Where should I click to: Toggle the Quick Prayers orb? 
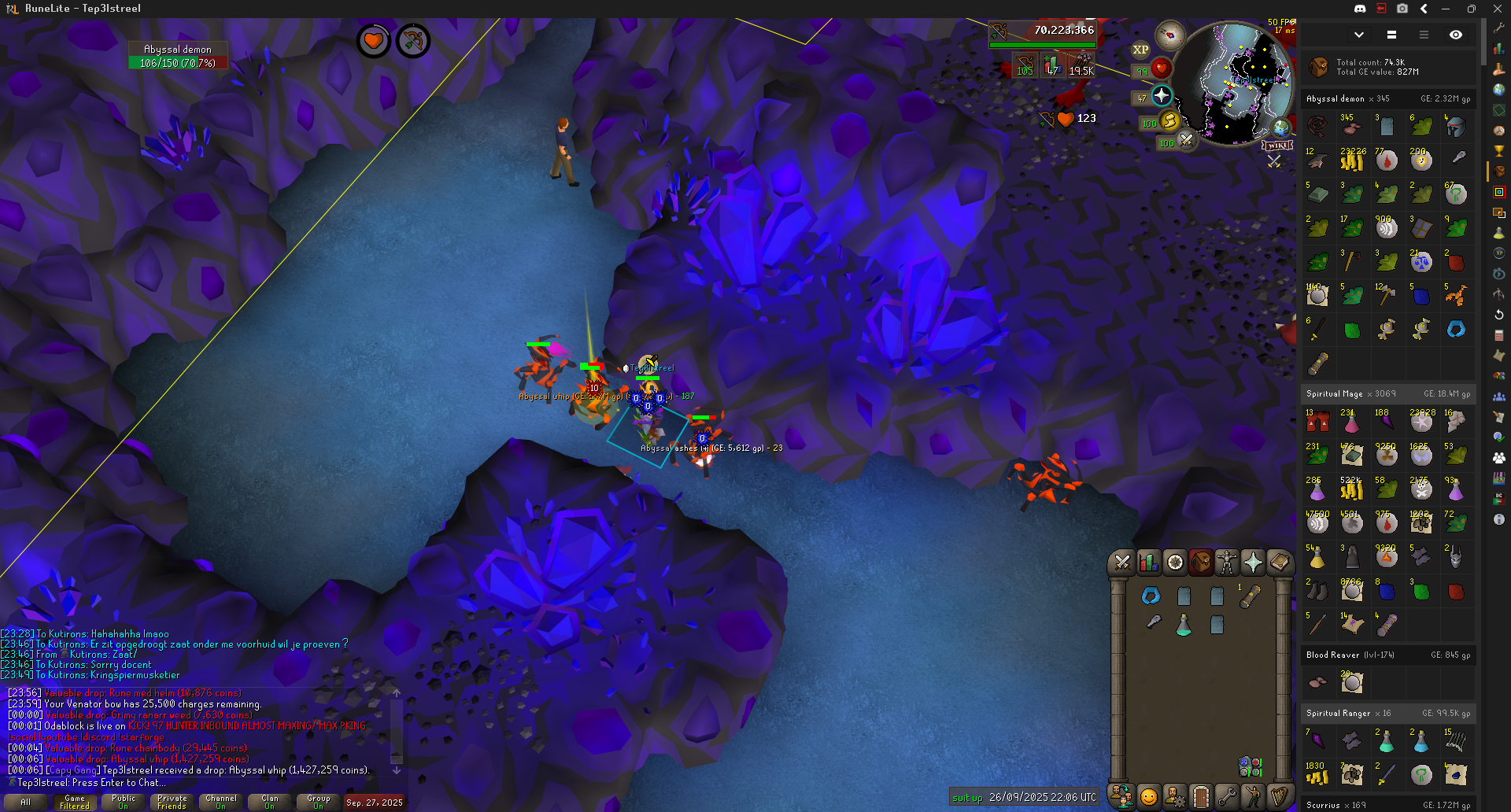coord(1162,96)
